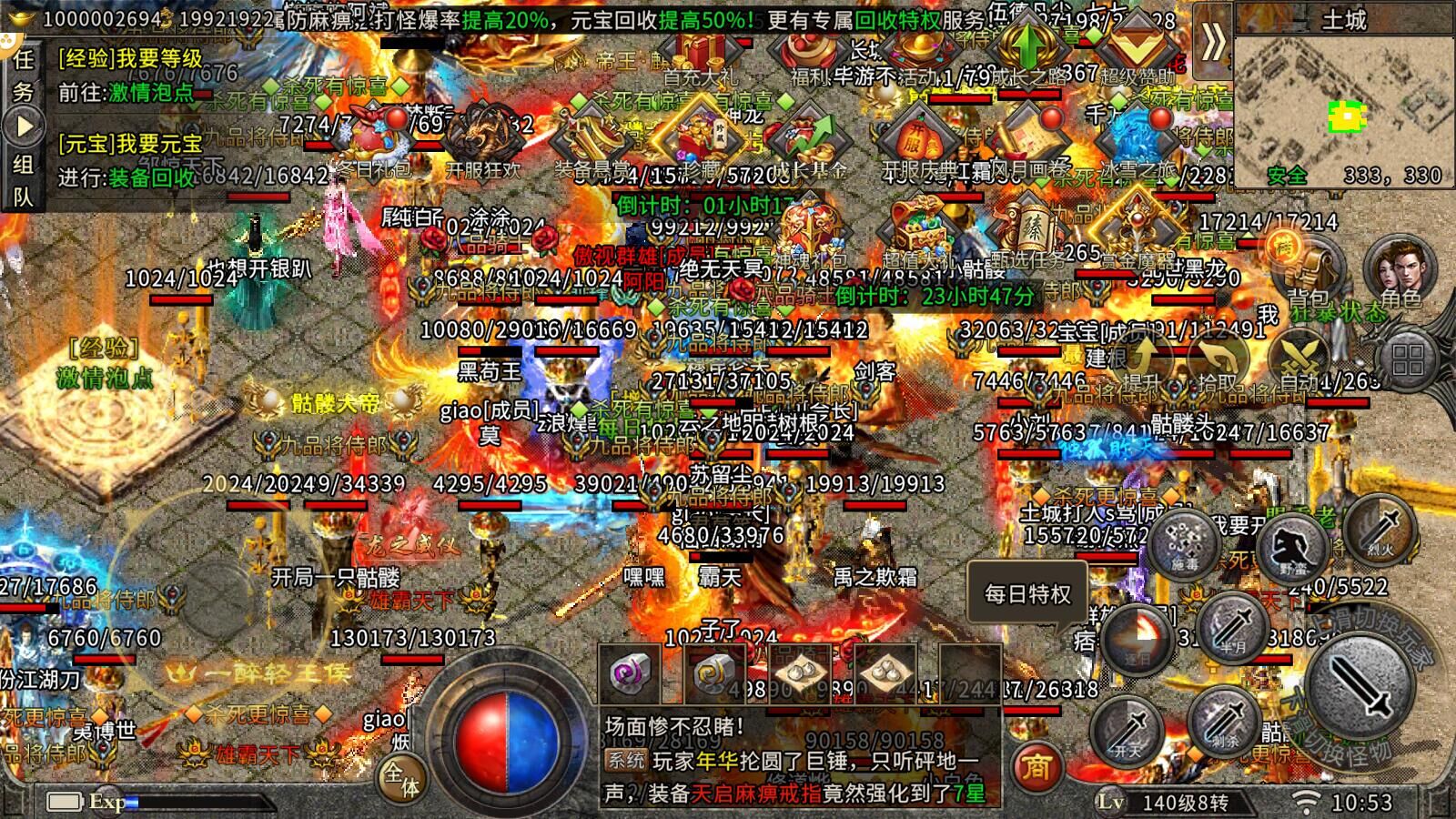Collapse the top icon bar with the double-arrow
1456x819 pixels.
[1212, 41]
